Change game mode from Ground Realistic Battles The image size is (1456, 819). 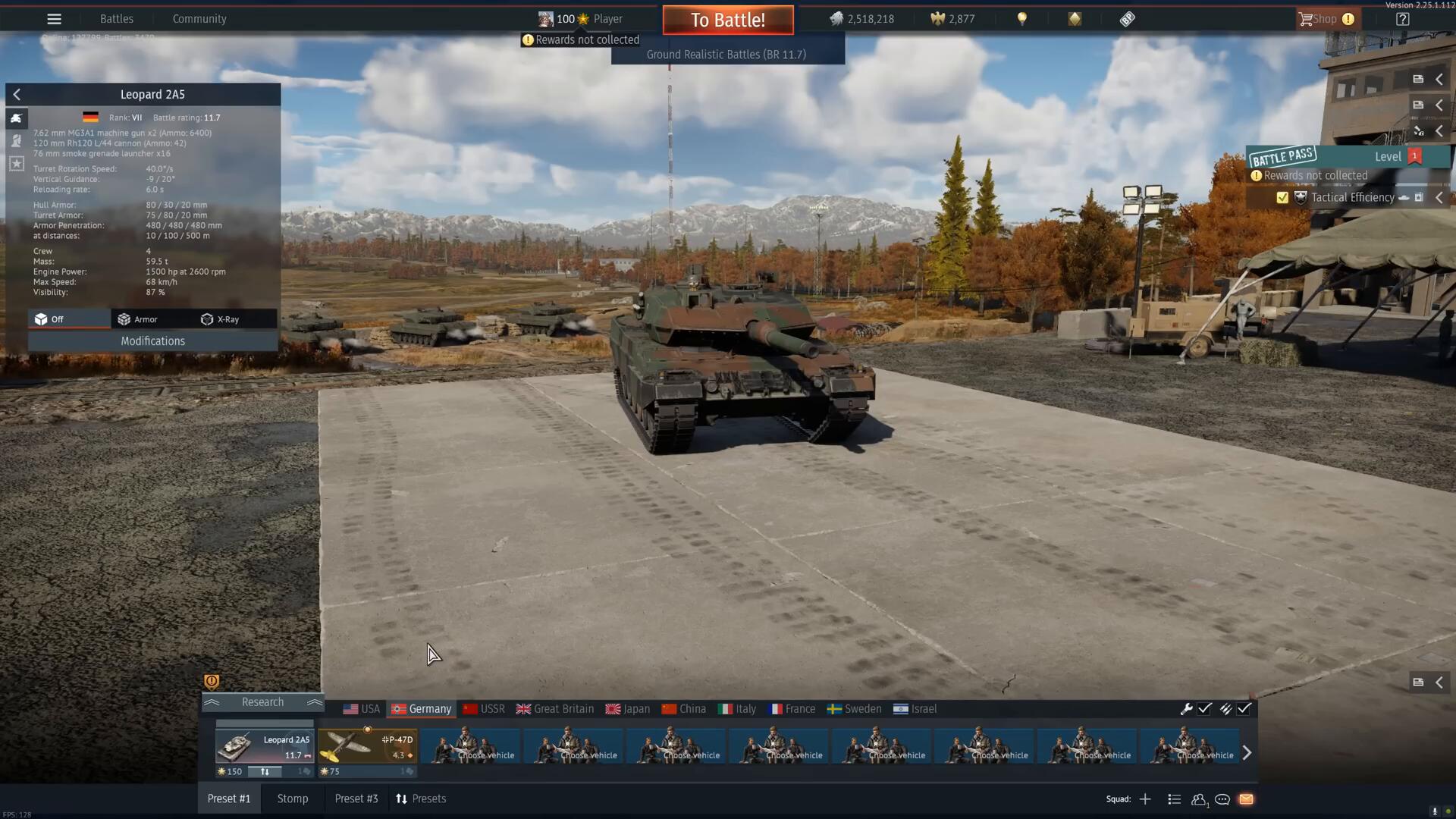726,55
